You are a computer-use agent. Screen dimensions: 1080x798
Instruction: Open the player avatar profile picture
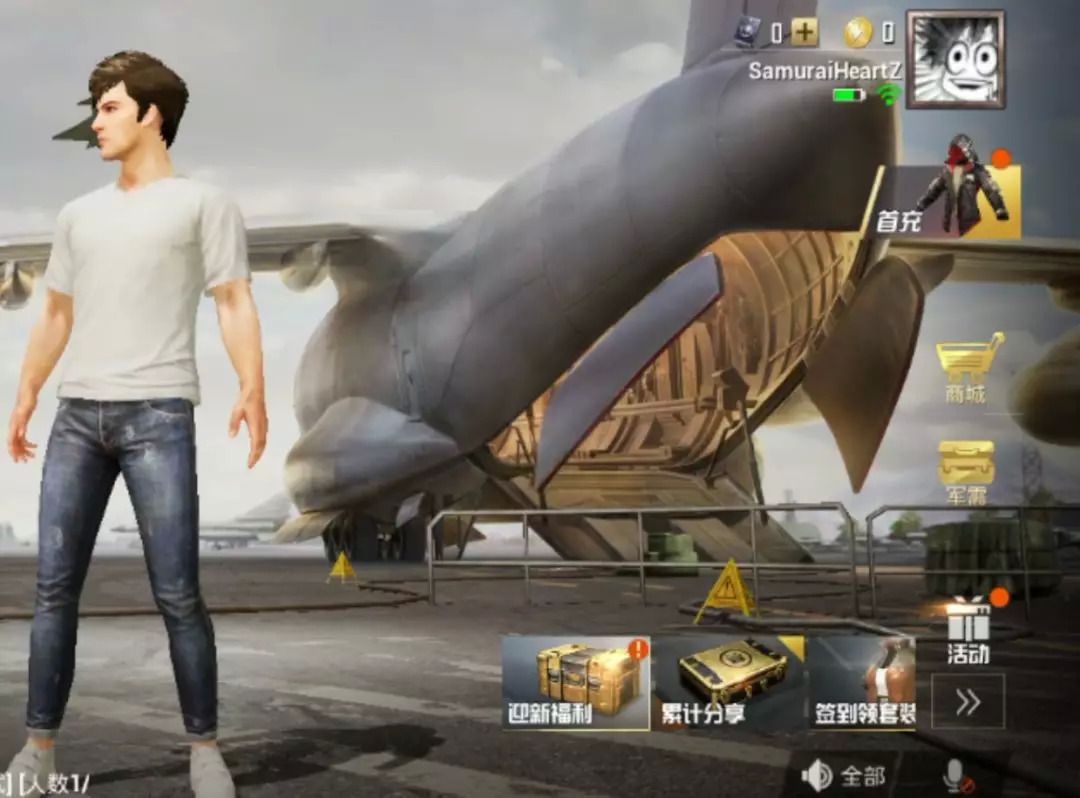[955, 59]
